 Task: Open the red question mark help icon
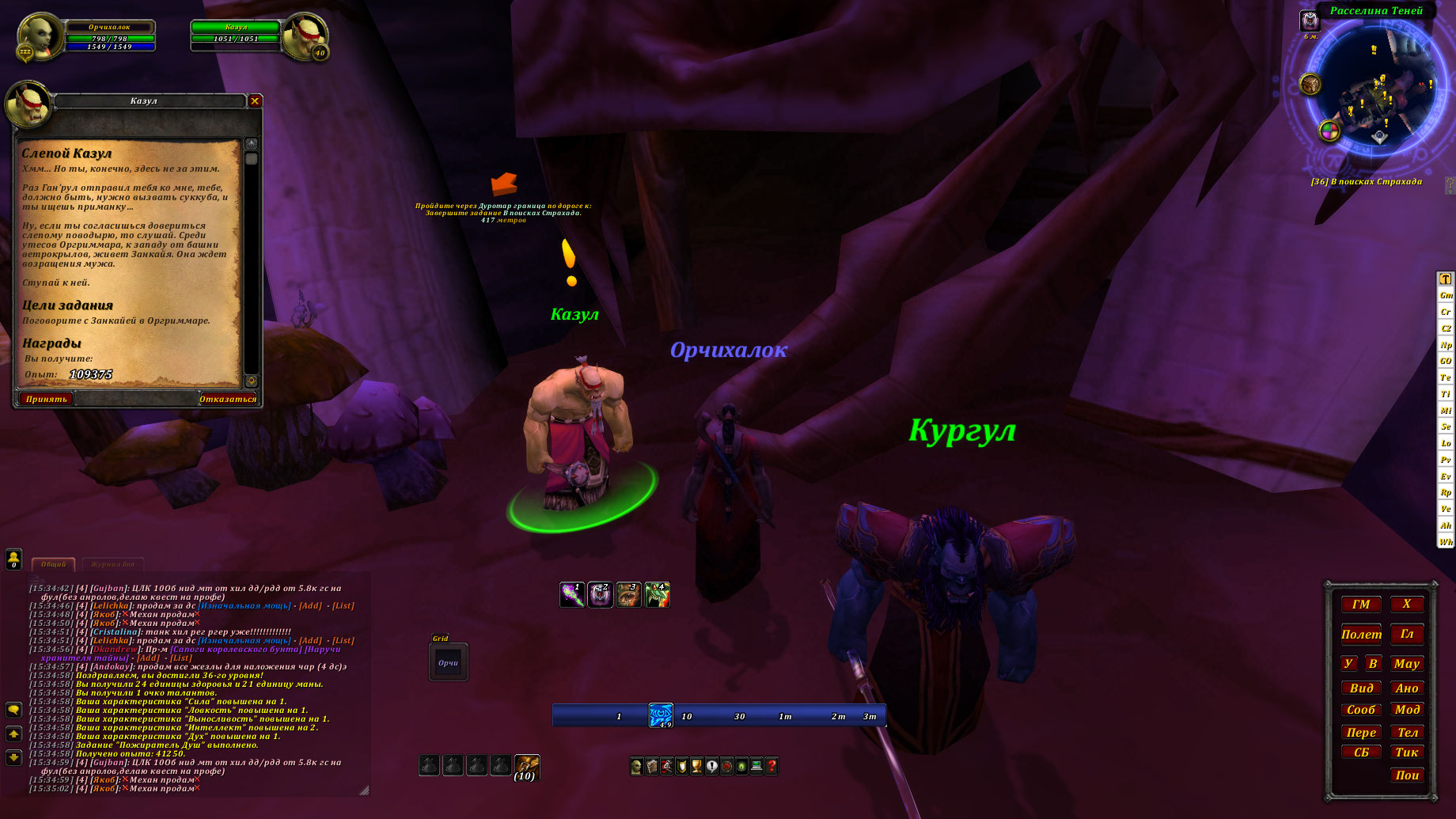pyautogui.click(x=772, y=766)
